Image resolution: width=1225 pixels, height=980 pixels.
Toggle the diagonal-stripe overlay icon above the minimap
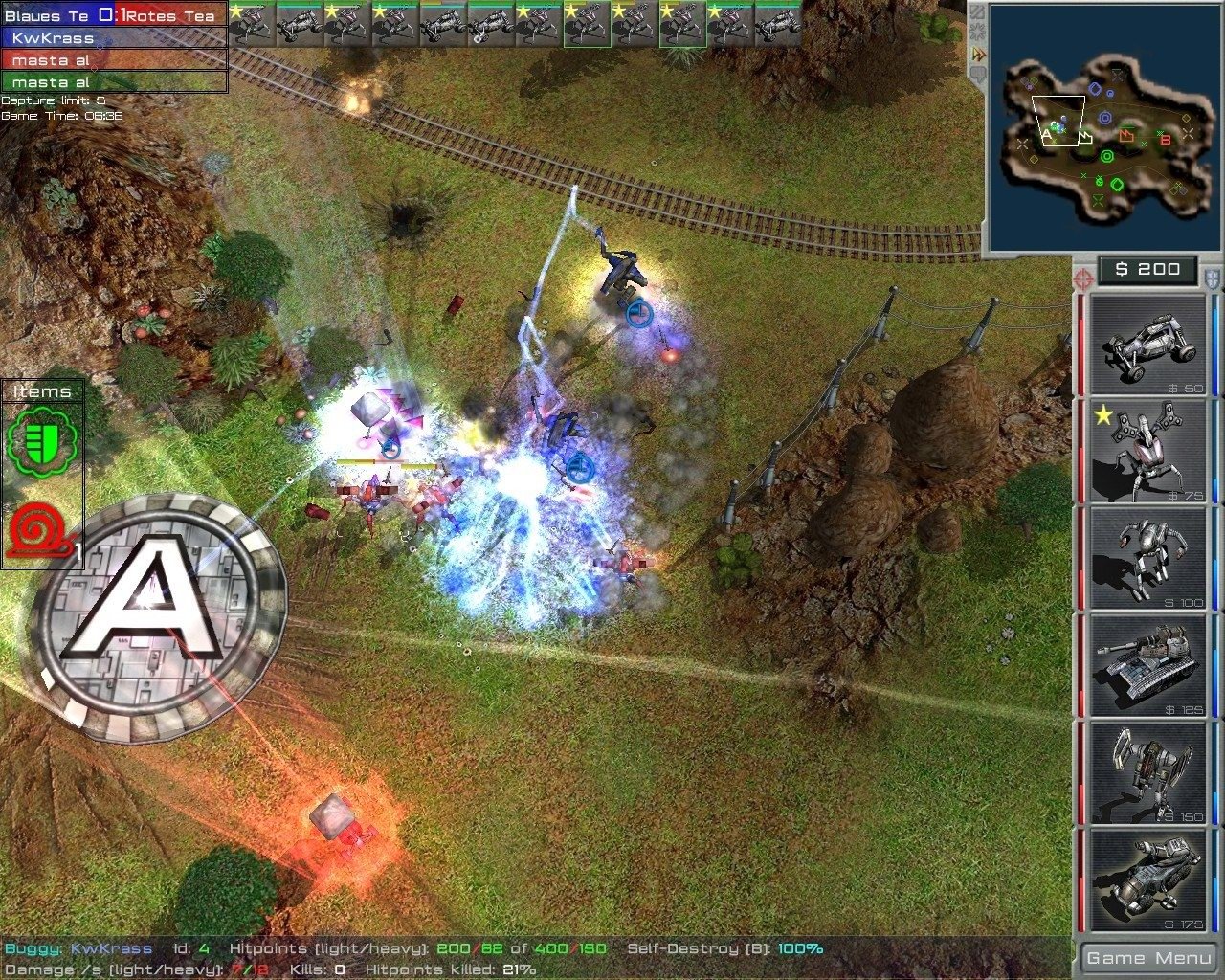point(978,11)
